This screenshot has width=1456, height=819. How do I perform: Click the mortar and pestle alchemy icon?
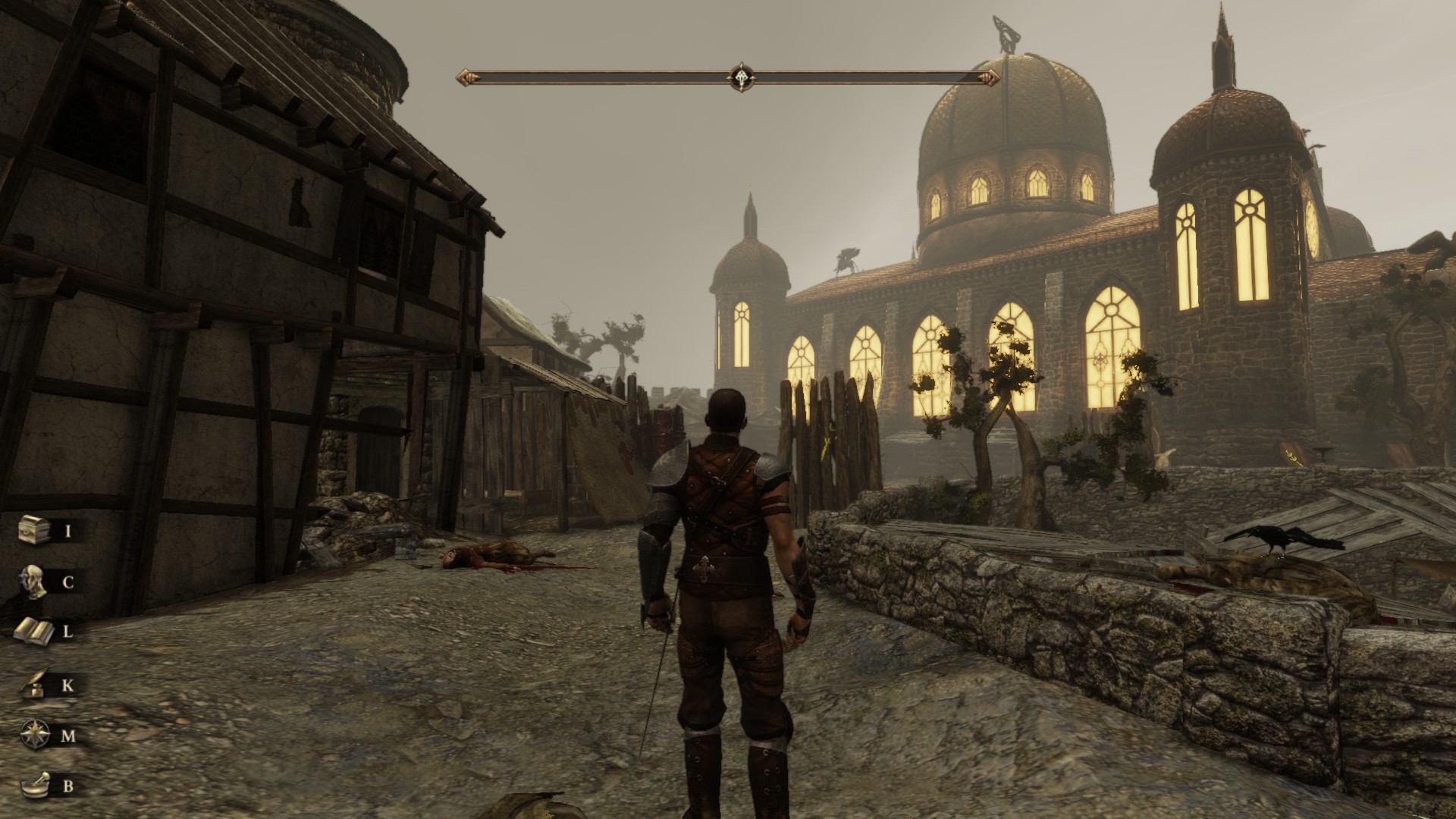pyautogui.click(x=35, y=786)
